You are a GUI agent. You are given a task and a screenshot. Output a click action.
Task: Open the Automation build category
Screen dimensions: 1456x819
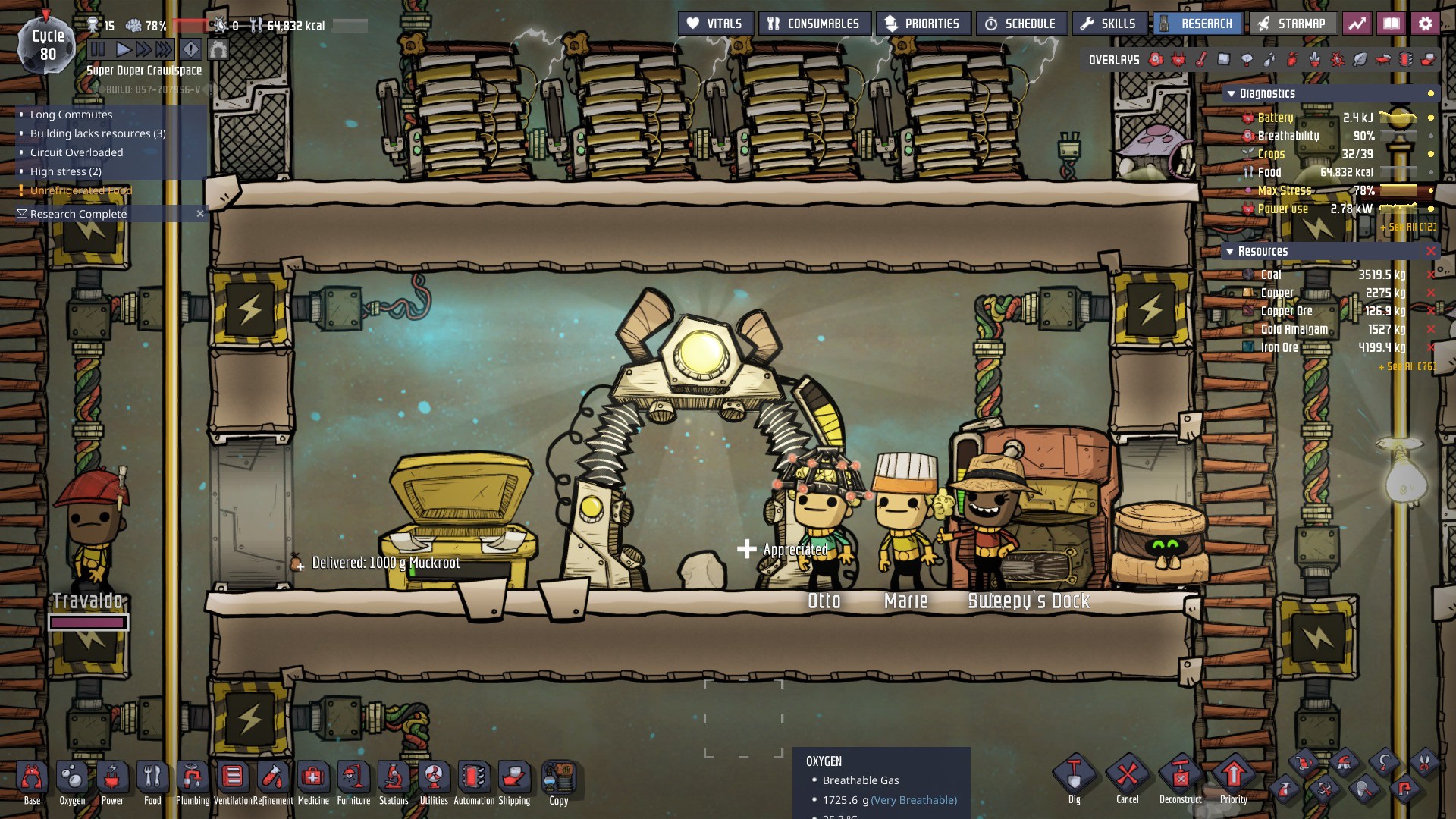[474, 783]
